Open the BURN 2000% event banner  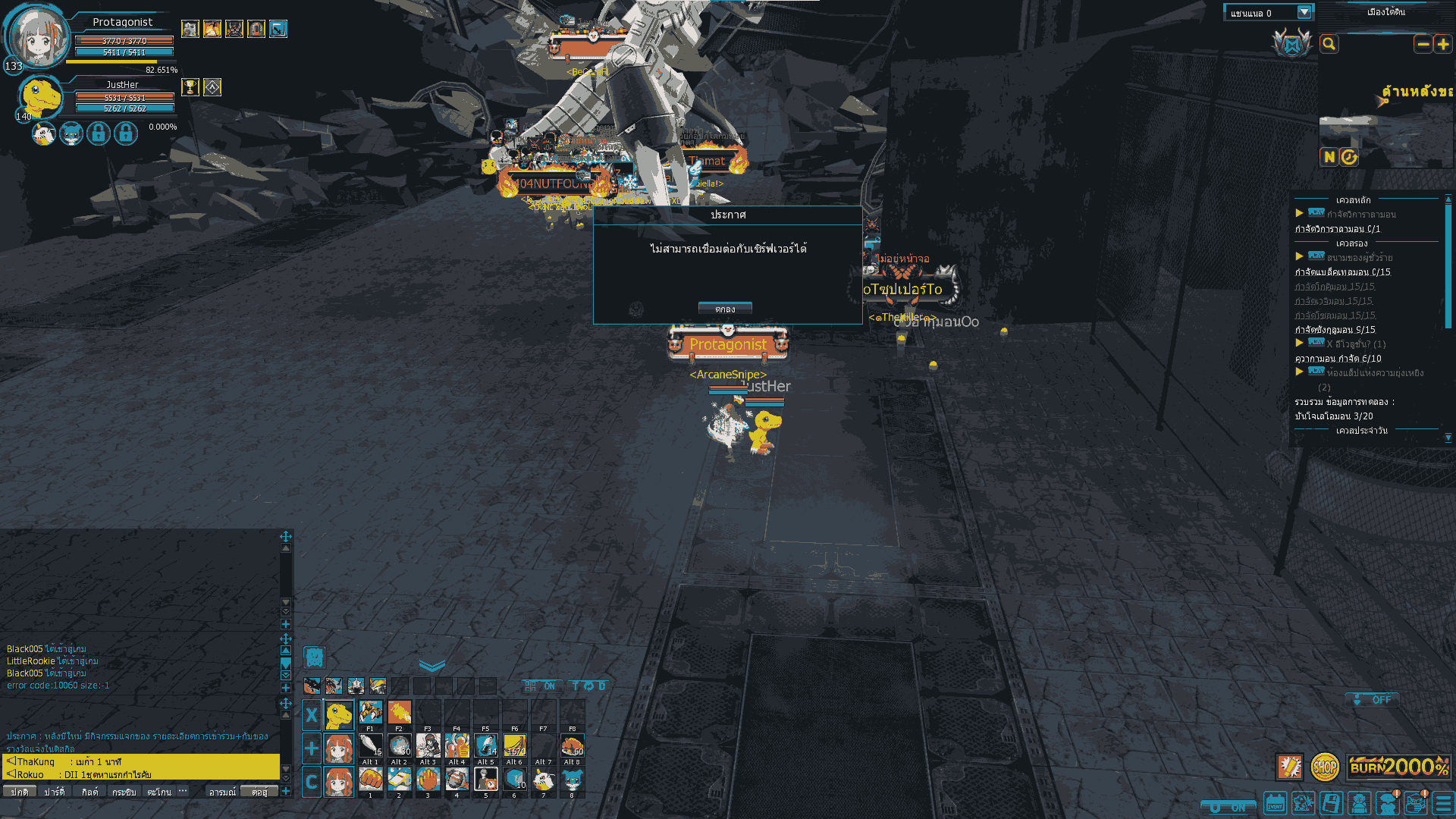point(1399,767)
